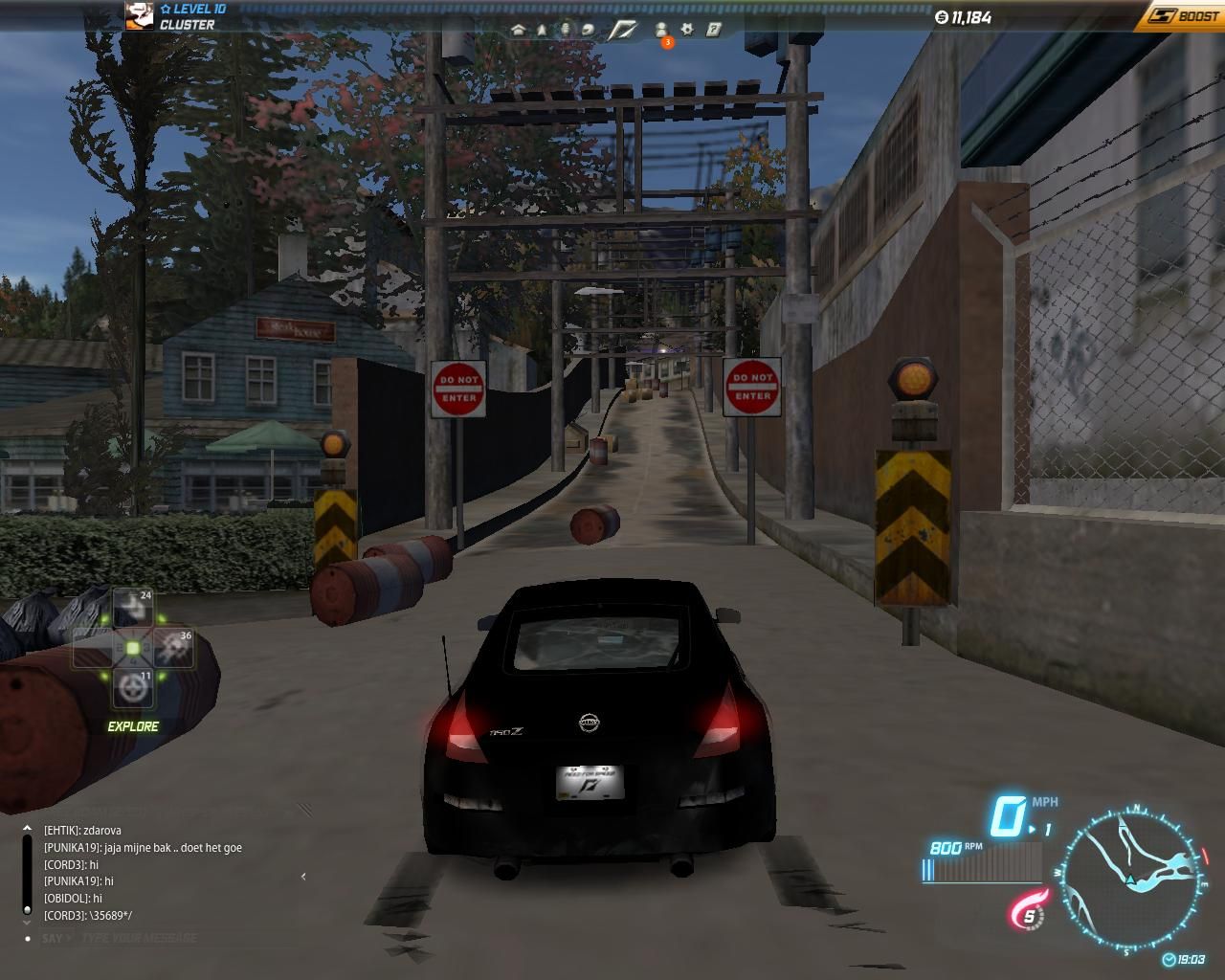The width and height of the screenshot is (1225, 980).
Task: Select the Need for Speed logo icon
Action: (623, 30)
